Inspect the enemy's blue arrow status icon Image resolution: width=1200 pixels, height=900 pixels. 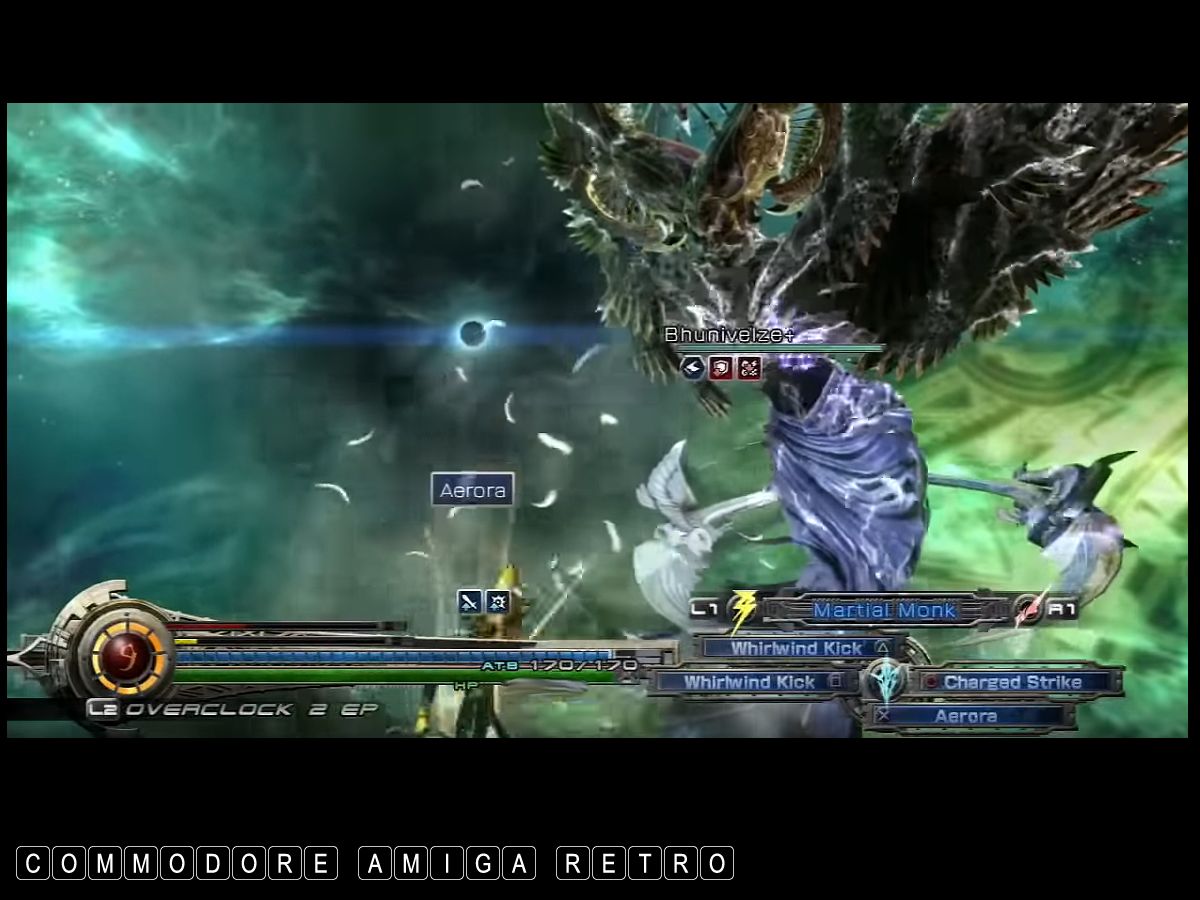(692, 368)
